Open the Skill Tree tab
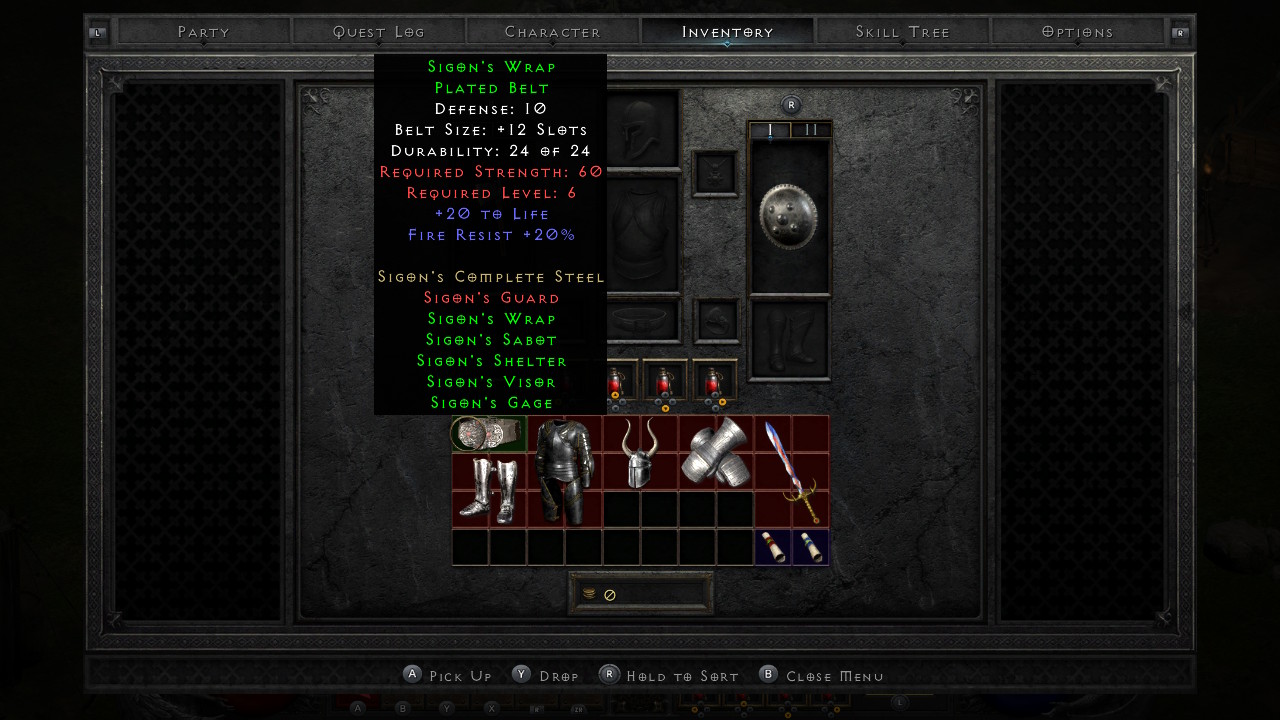 (x=903, y=32)
